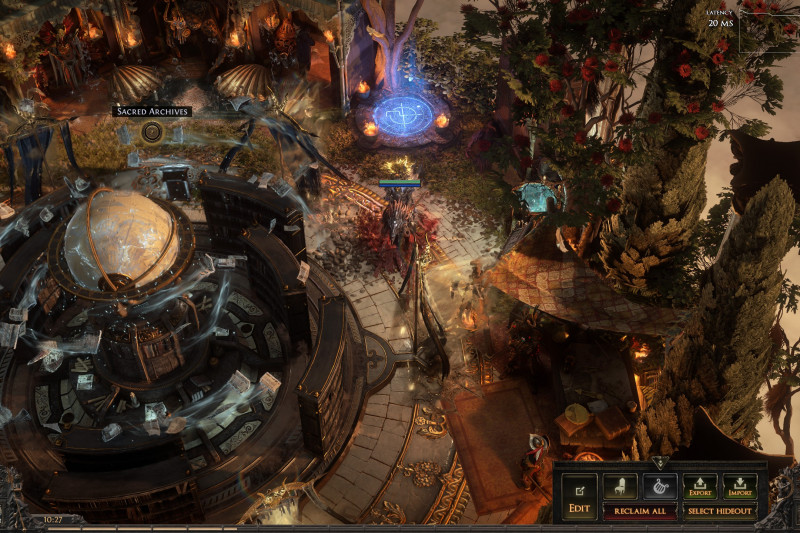Import a hideout layout
The image size is (800, 533).
[x=740, y=487]
